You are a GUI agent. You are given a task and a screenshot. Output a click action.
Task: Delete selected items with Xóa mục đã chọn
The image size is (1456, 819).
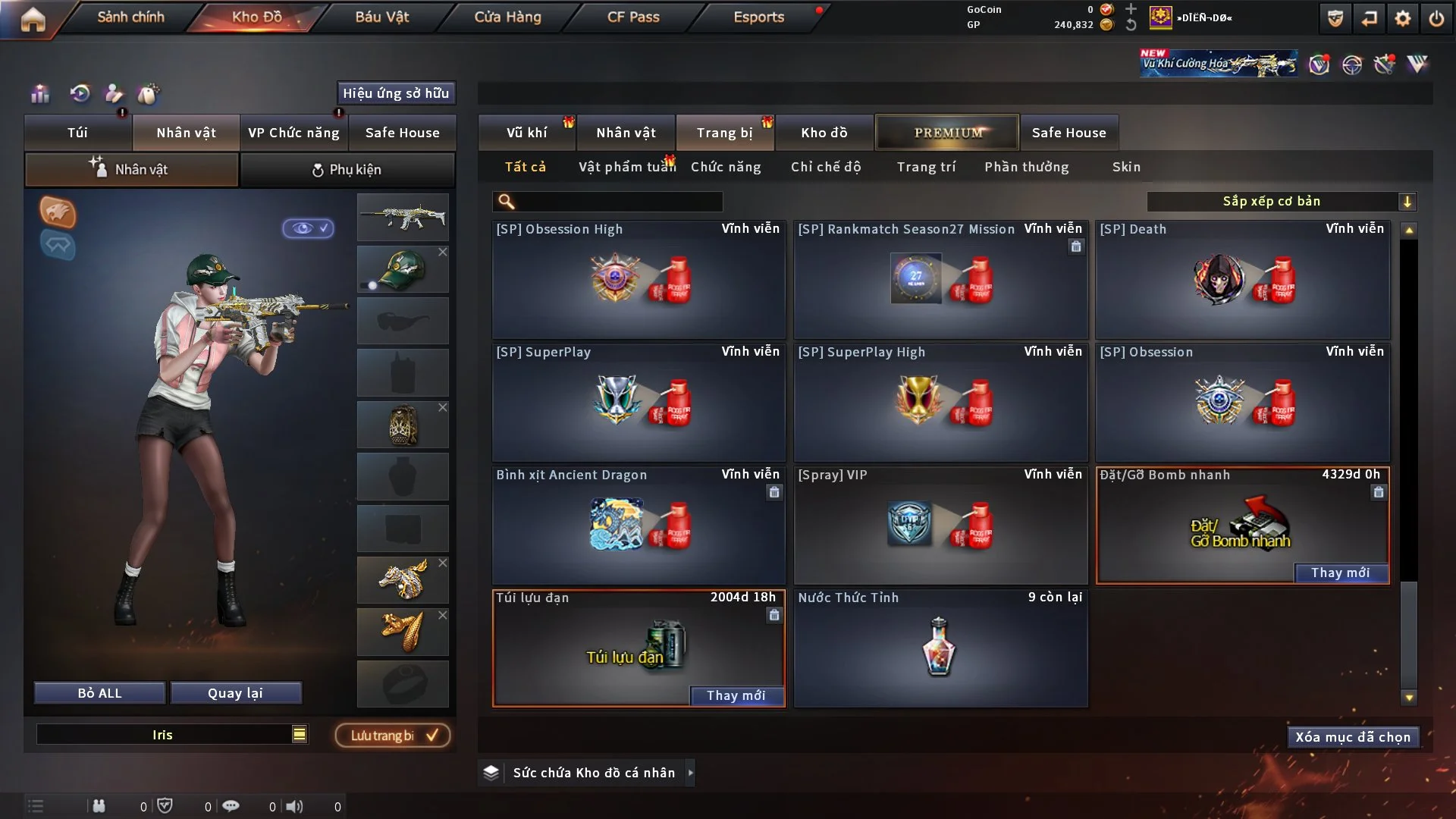click(x=1353, y=737)
